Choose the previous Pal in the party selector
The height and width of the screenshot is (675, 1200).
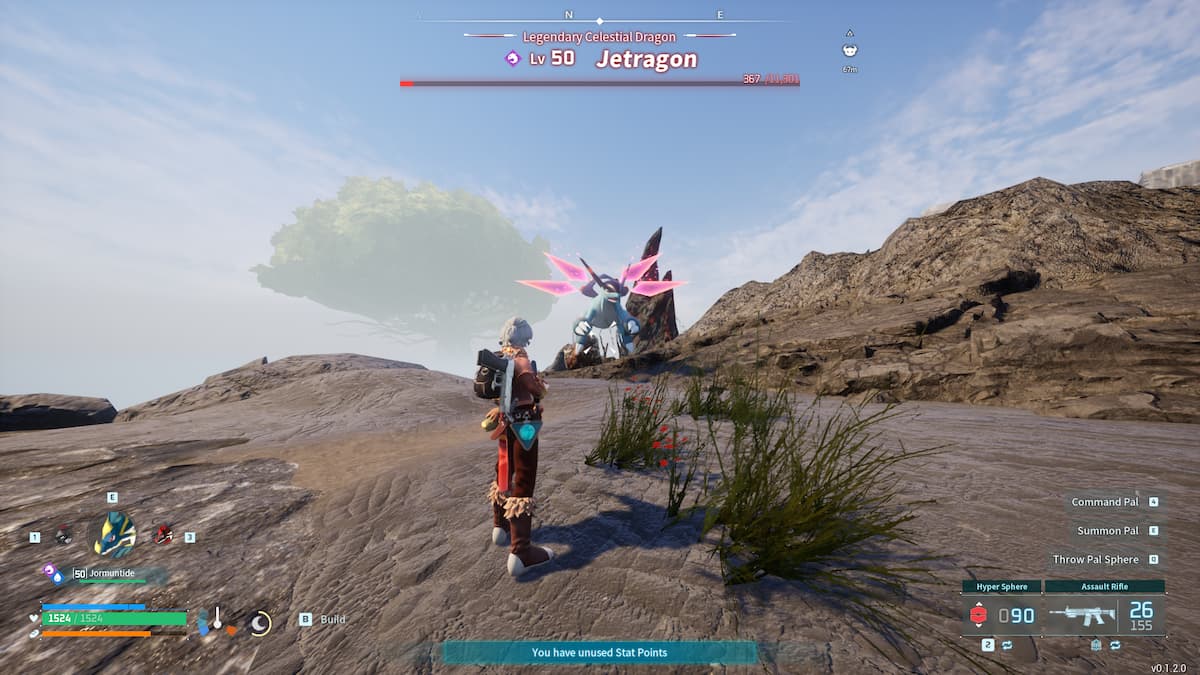coord(63,536)
